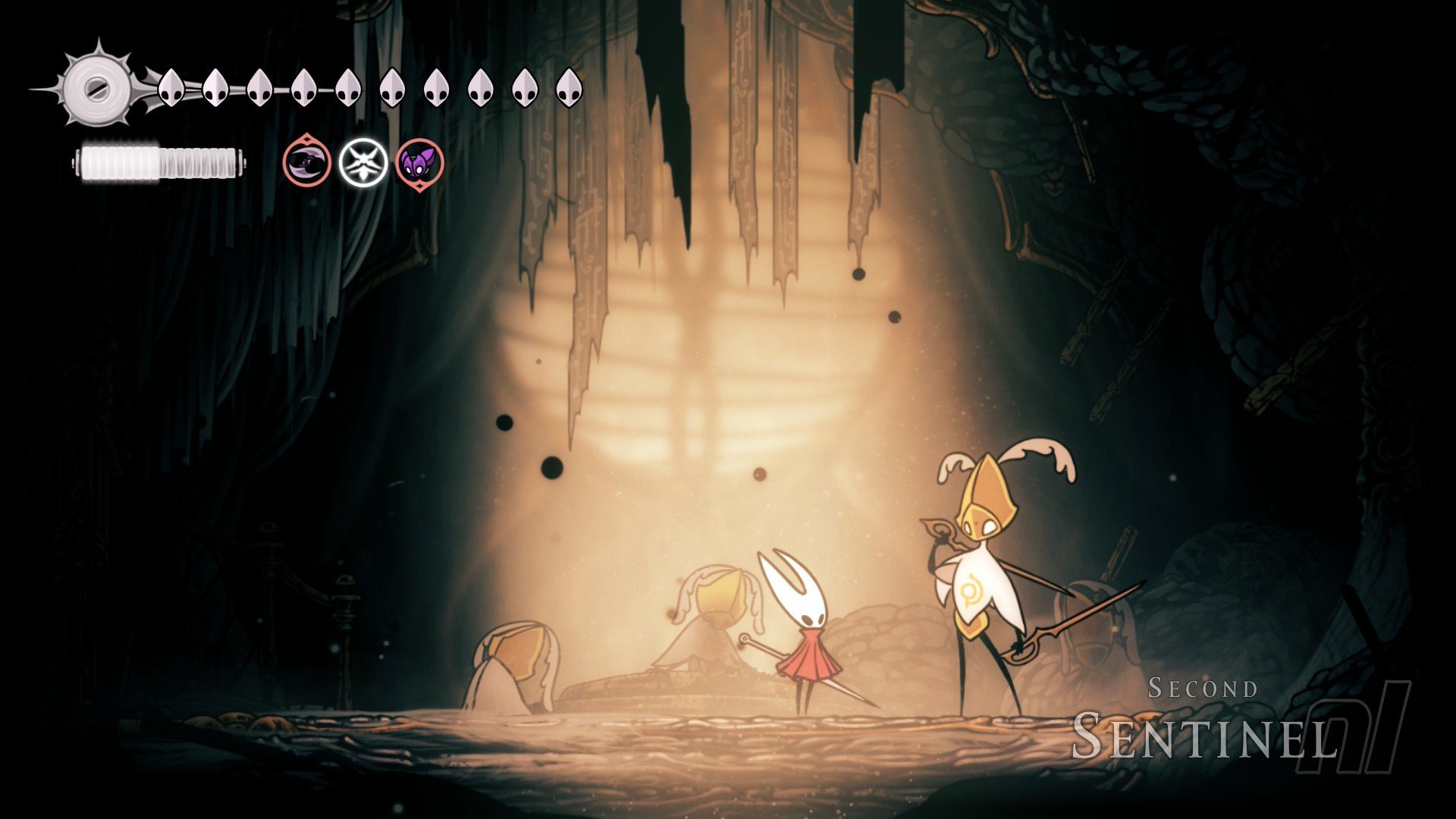Viewport: 1456px width, 819px height.
Task: Choose the purple winged bug tool icon
Action: pos(419,162)
